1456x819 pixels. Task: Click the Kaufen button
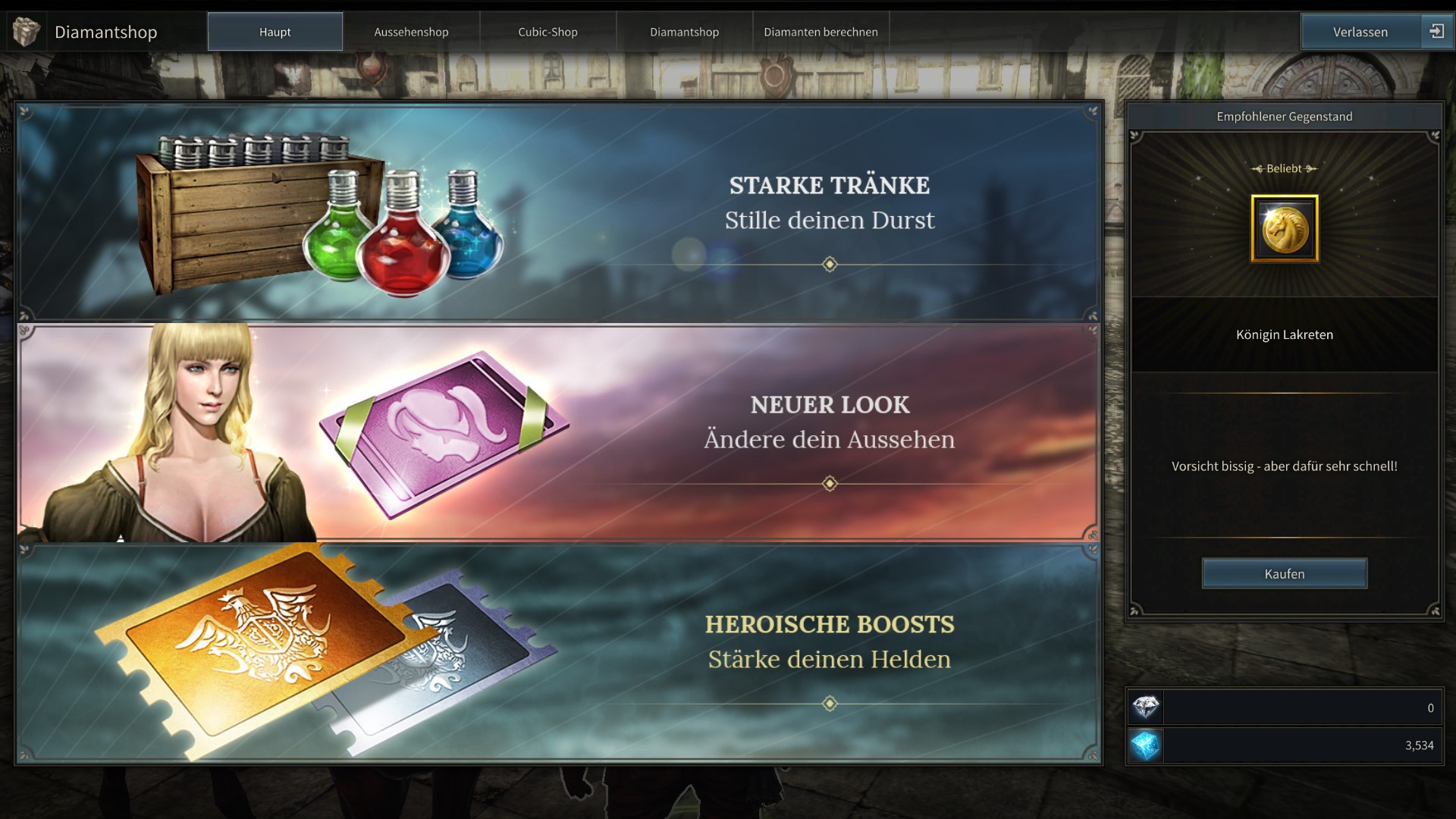tap(1284, 574)
